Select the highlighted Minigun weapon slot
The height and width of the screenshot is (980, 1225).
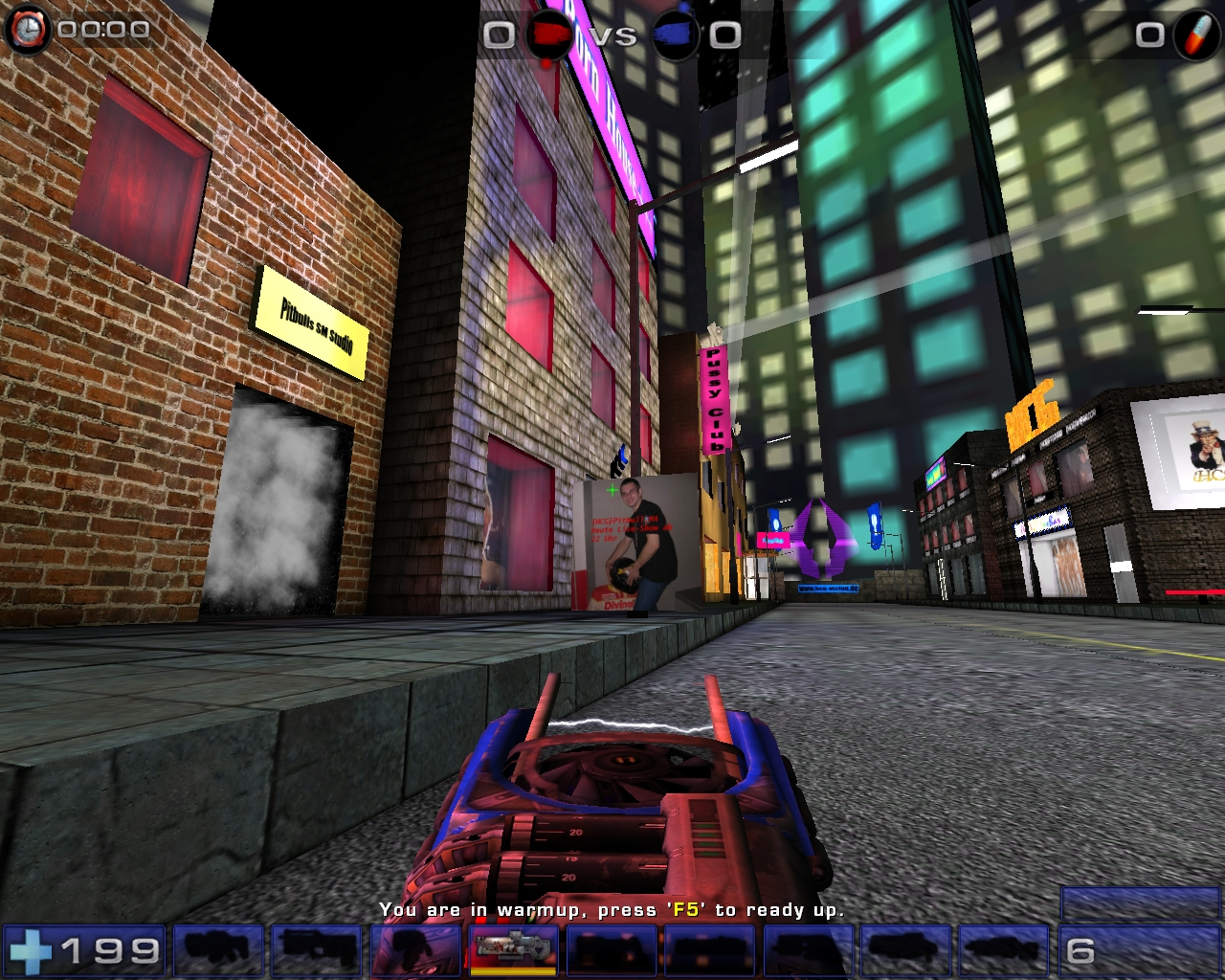514,951
